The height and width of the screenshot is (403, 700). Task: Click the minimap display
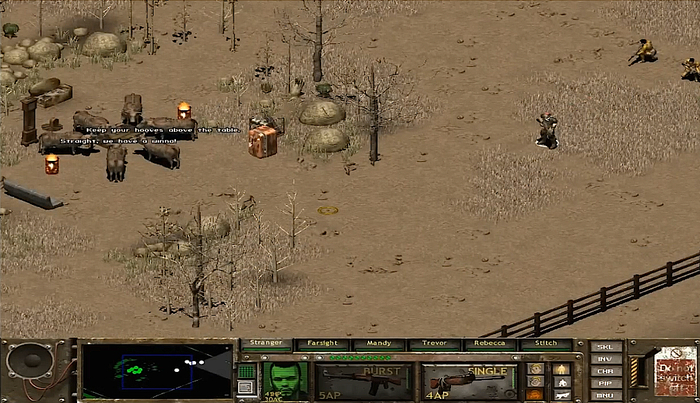click(155, 371)
